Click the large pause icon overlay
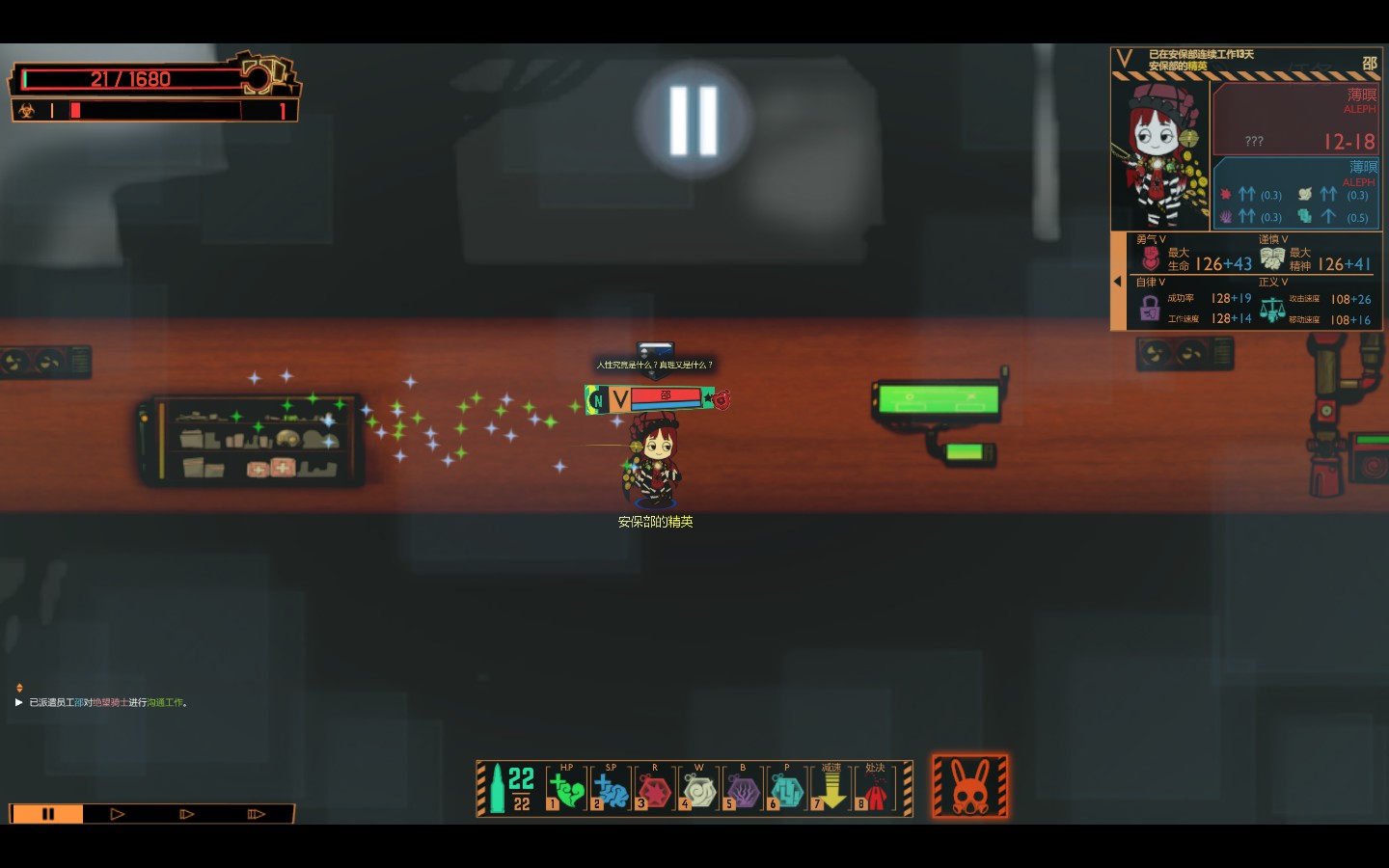Image resolution: width=1389 pixels, height=868 pixels. tap(694, 121)
